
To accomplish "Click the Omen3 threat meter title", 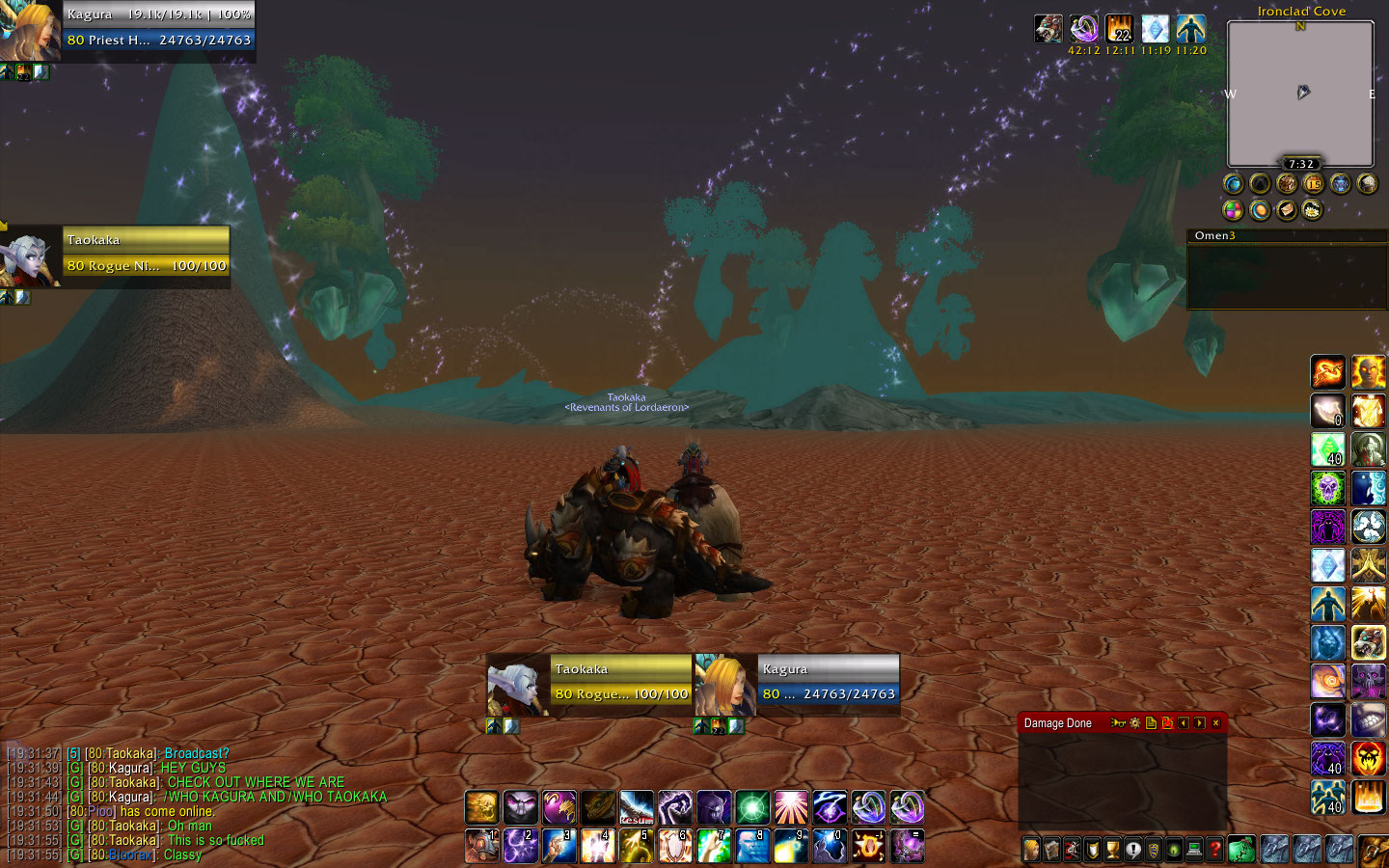I will coord(1214,235).
